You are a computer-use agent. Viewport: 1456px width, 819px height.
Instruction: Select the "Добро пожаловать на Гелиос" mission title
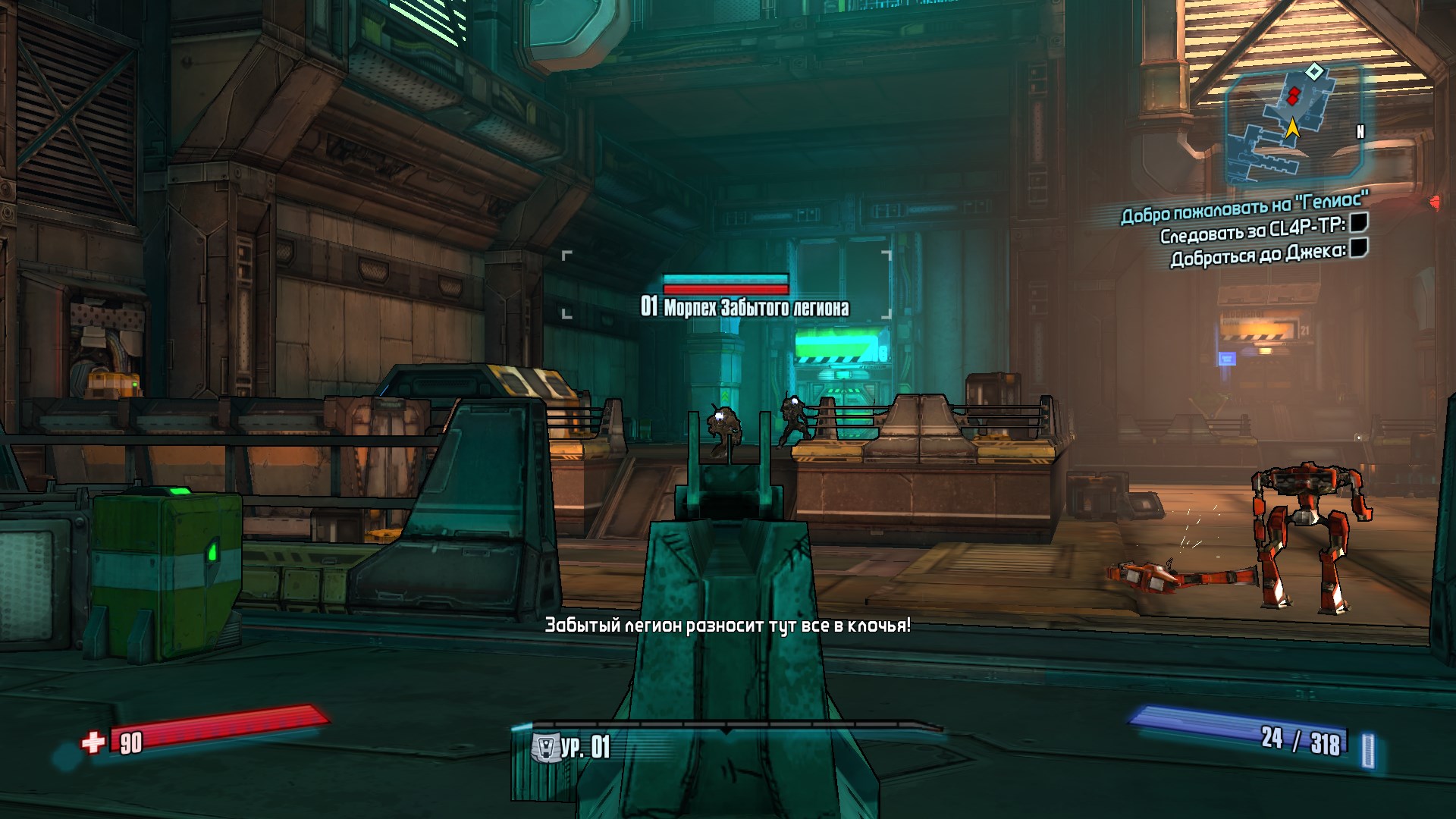[1244, 208]
